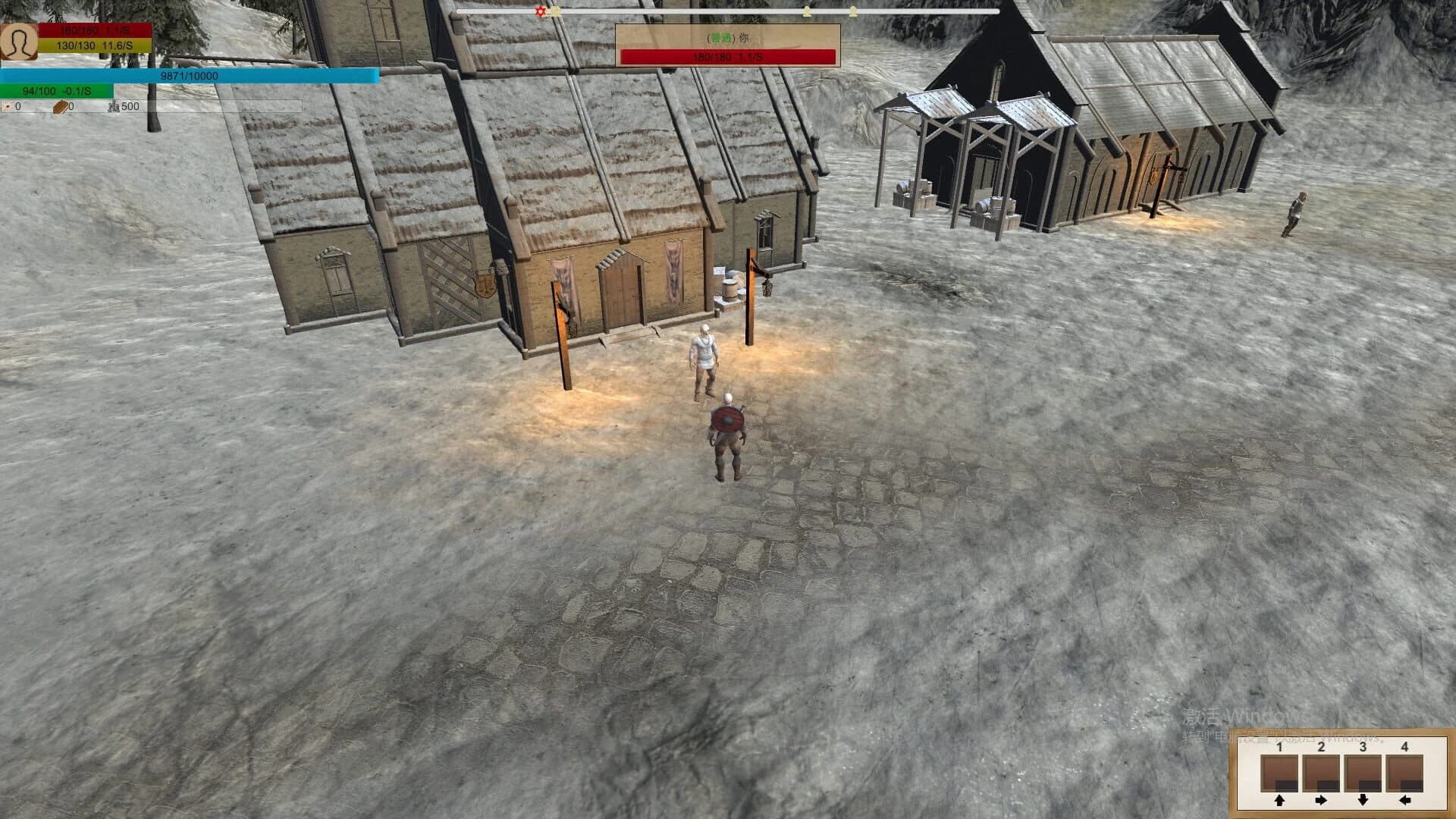Select the villager in the white shirt
The image size is (1456, 819).
click(x=703, y=349)
